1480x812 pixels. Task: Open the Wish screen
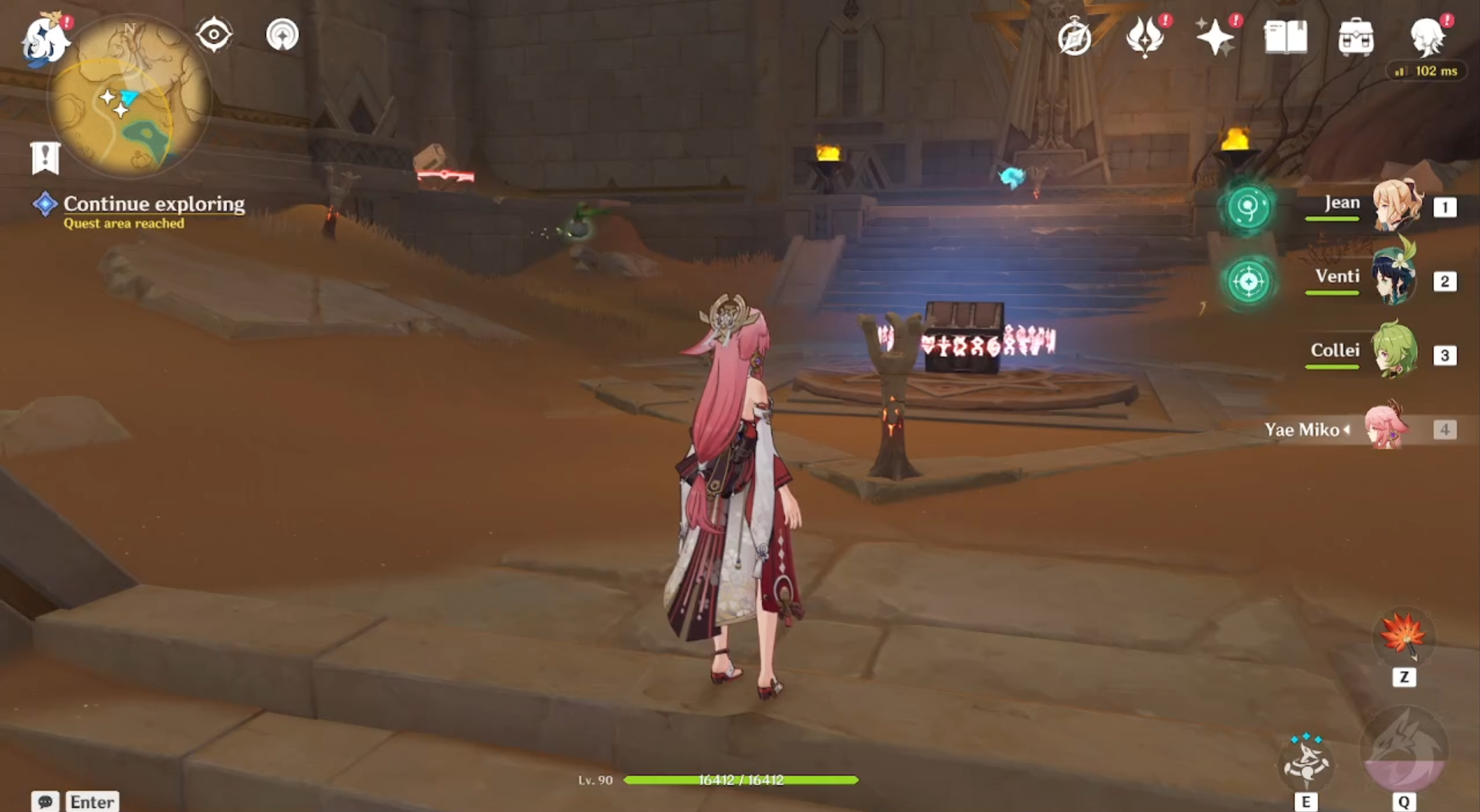coord(1217,35)
